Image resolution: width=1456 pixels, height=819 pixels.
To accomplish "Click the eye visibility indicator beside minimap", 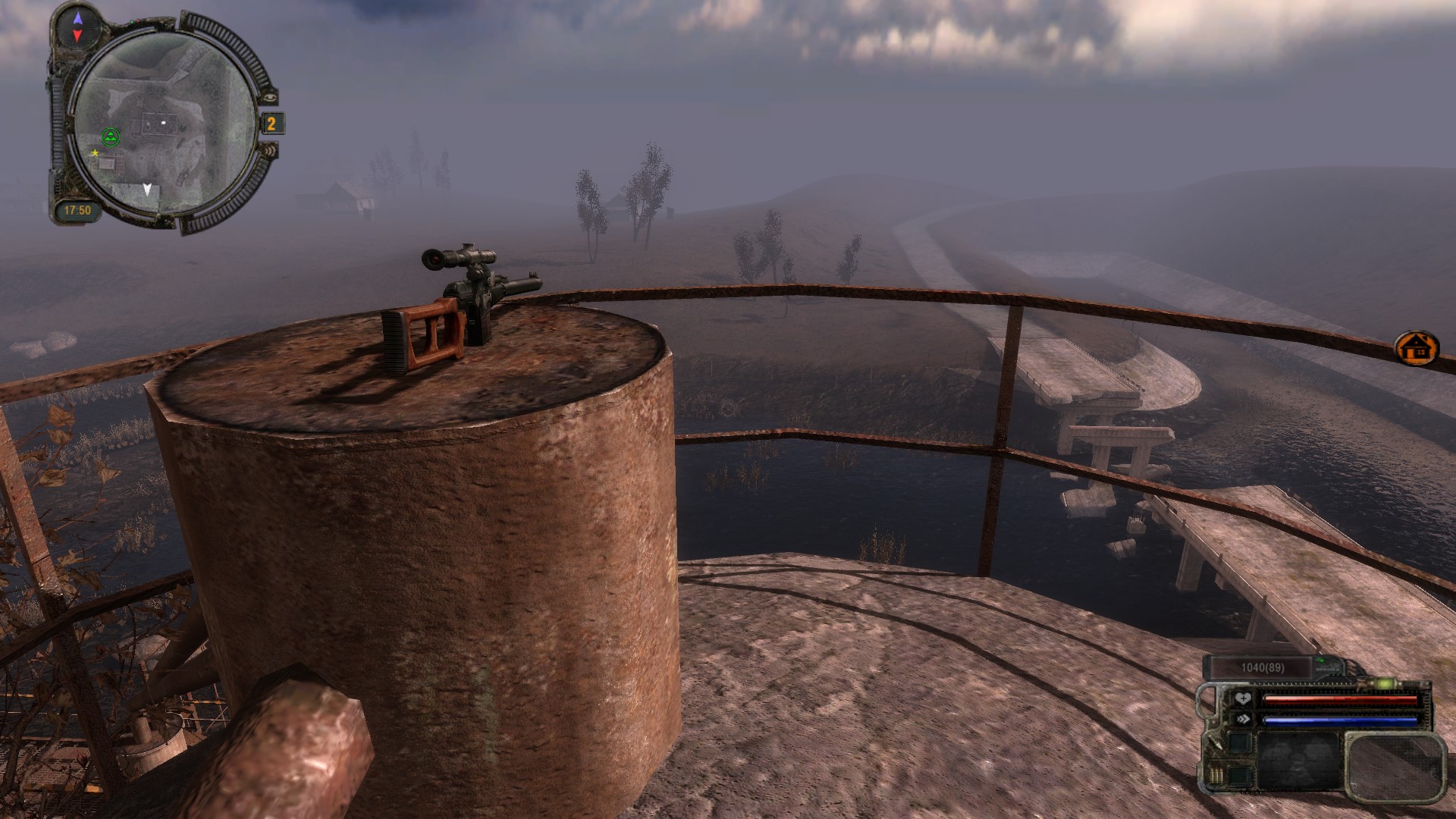I will point(271,97).
